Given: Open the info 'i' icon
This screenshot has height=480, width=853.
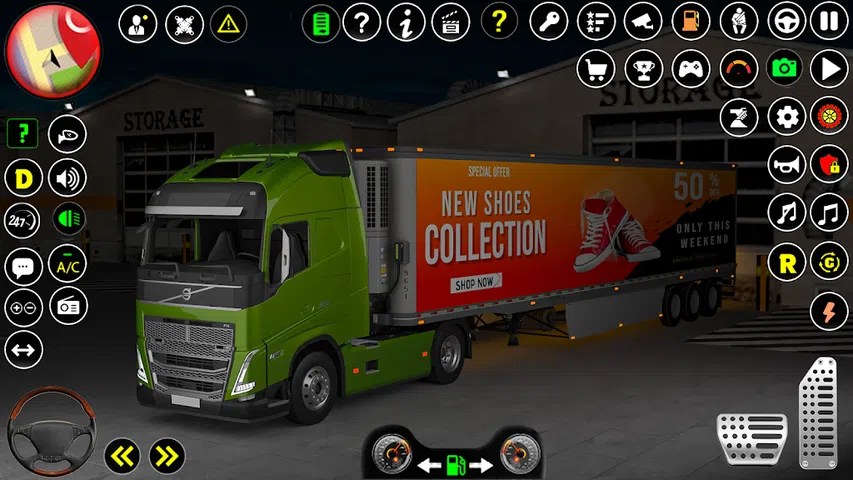Looking at the screenshot, I should pyautogui.click(x=405, y=21).
